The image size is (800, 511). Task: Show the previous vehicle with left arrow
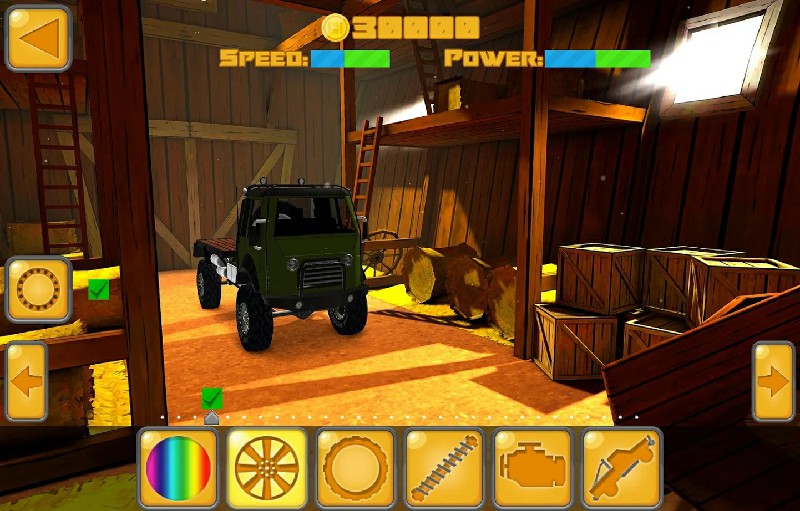(x=26, y=381)
